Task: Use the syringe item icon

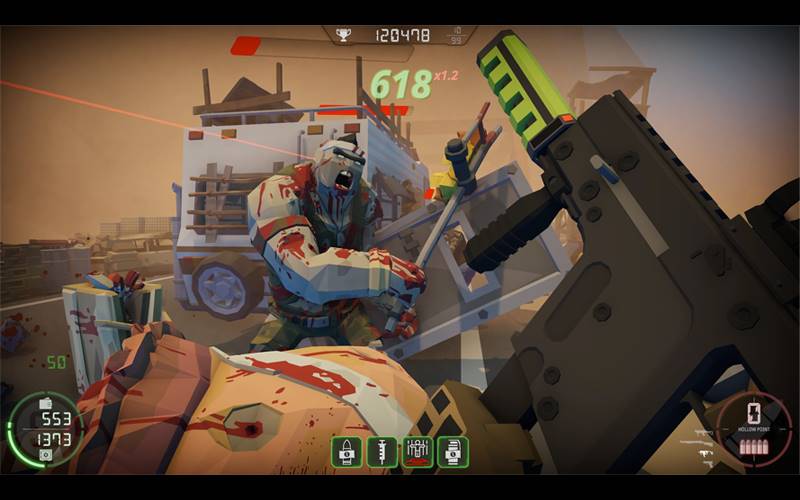Action: 382,452
